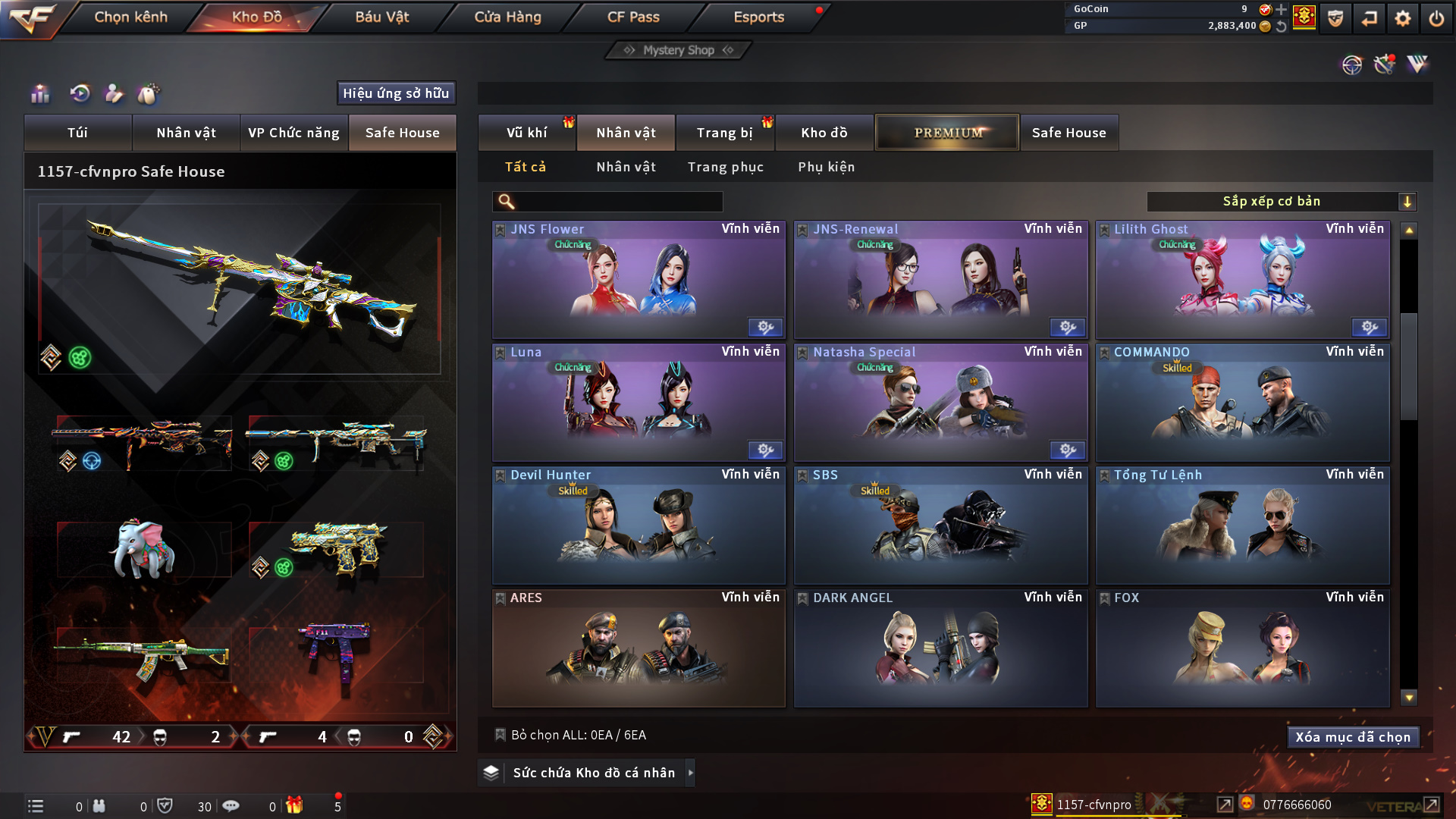Screen dimensions: 1456x819
Task: Switch to the PREMIUM tab
Action: 947,133
